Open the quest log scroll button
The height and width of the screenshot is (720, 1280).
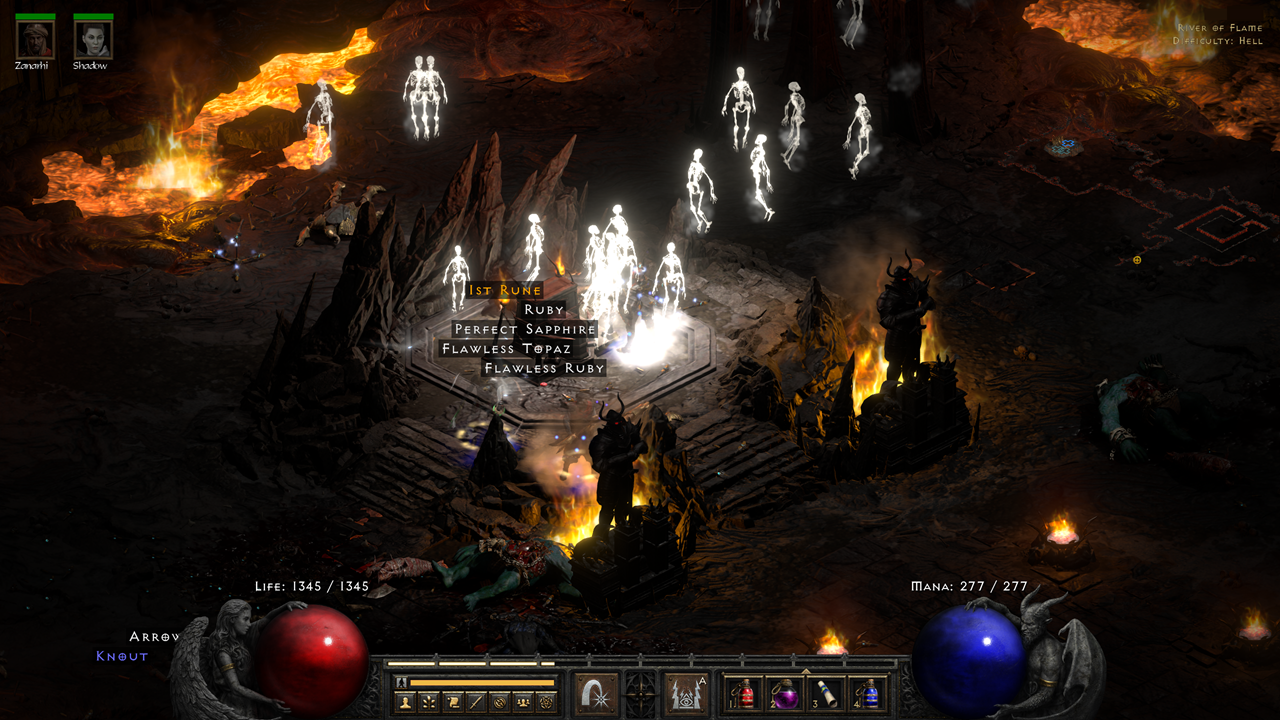[x=452, y=702]
